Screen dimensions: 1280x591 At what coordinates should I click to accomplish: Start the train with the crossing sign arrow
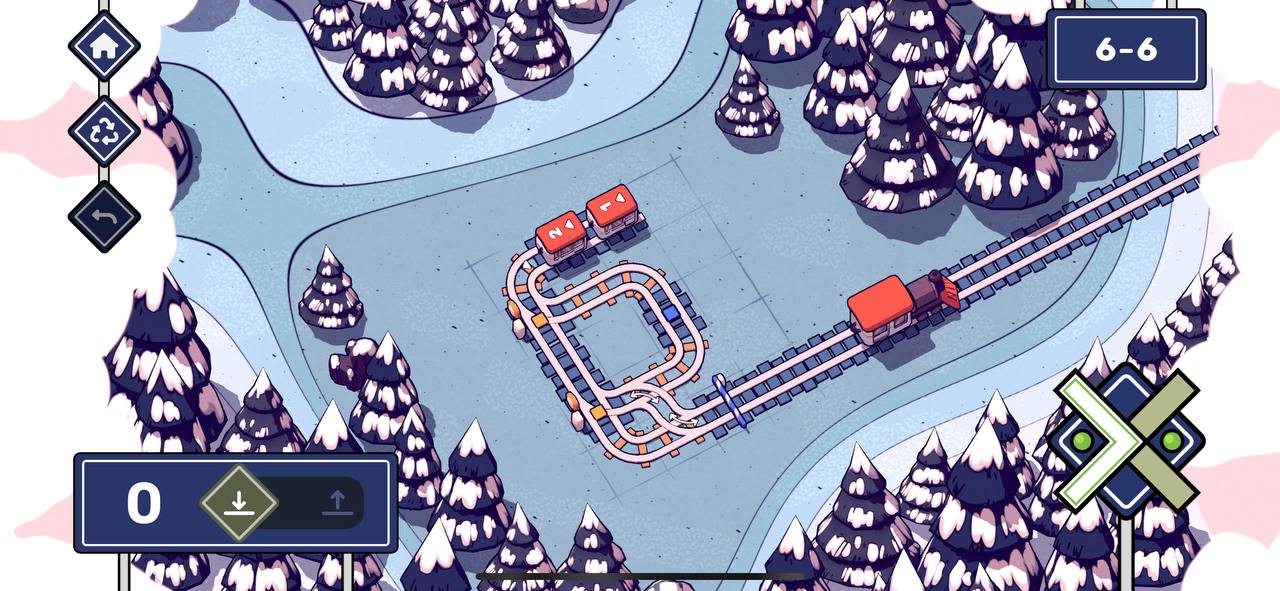point(1126,441)
